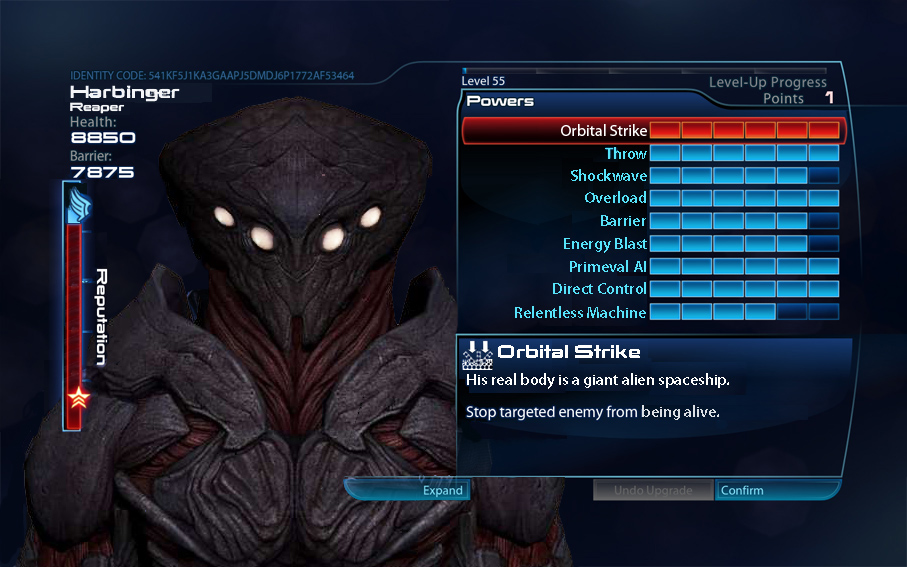The height and width of the screenshot is (567, 907).
Task: Select the Direct Control power row
Action: tap(599, 289)
